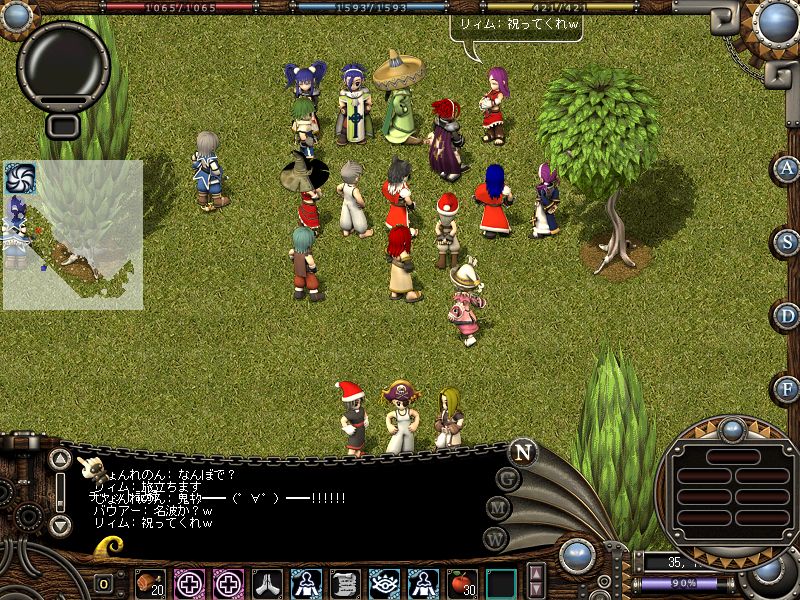Use the scroll item in the hotbar
Image resolution: width=800 pixels, height=600 pixels.
(x=345, y=582)
